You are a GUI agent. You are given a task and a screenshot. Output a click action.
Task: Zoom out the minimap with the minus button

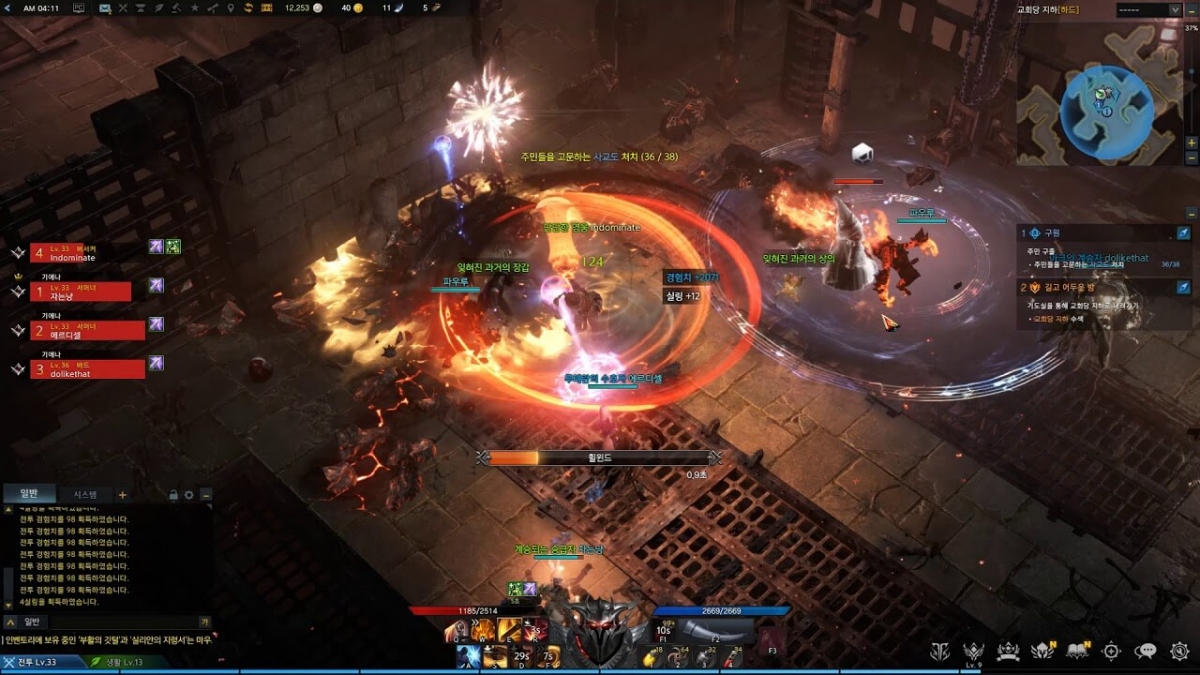pyautogui.click(x=1191, y=159)
